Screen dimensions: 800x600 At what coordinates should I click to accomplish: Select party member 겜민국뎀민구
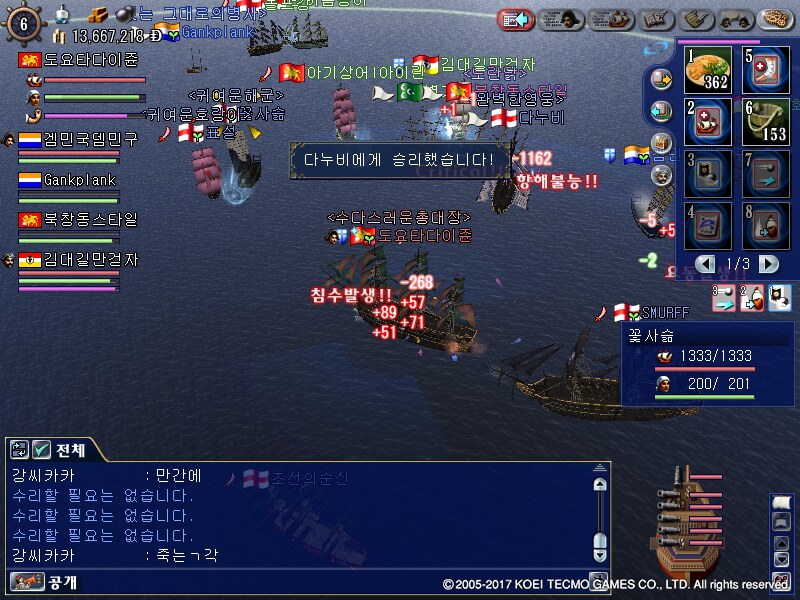pyautogui.click(x=78, y=139)
